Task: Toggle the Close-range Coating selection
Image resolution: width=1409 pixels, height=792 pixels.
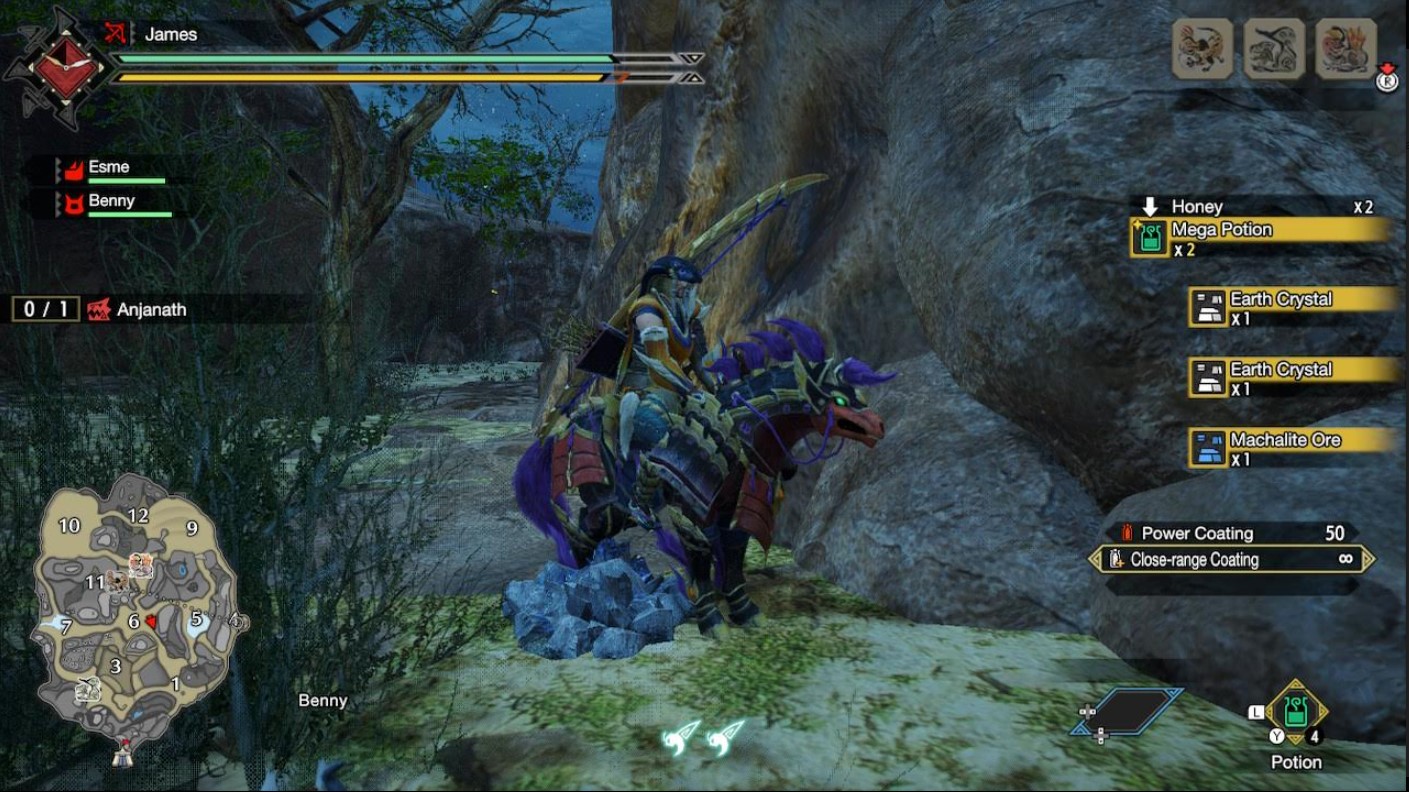Action: coord(1230,560)
